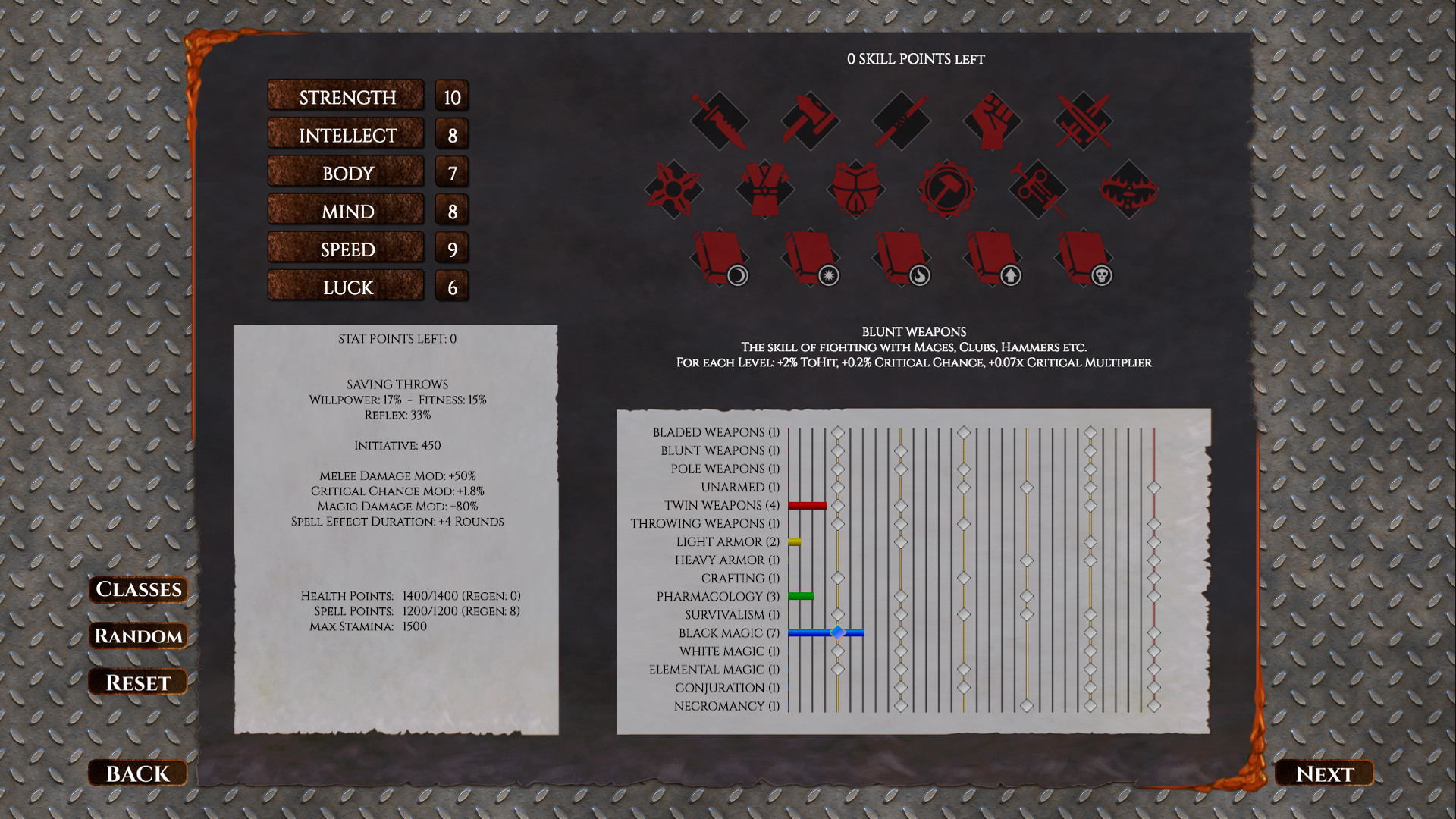Screen dimensions: 1456x819
Task: Click Random to randomize the character
Action: pyautogui.click(x=137, y=636)
